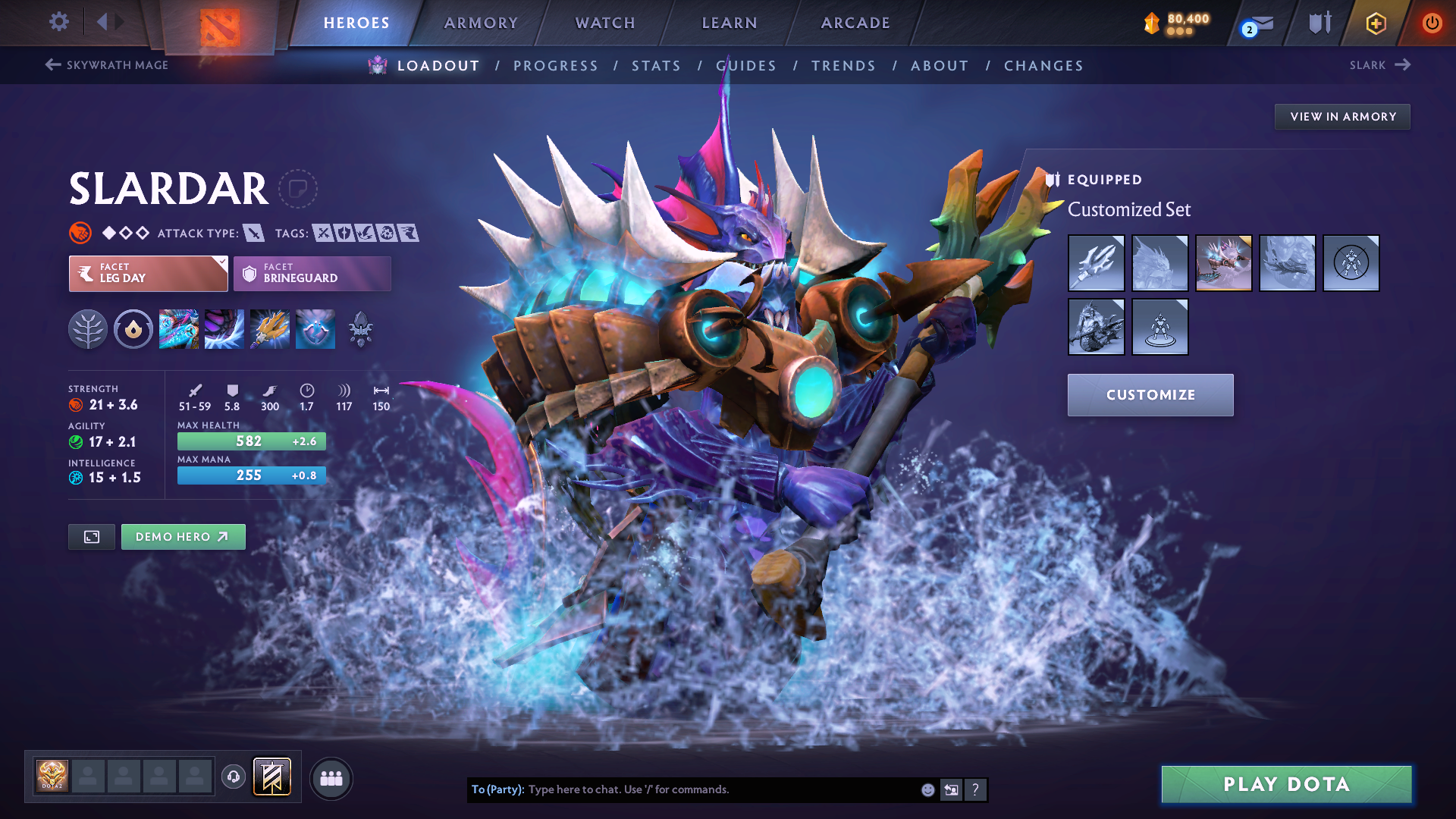The width and height of the screenshot is (1456, 819).
Task: View the hero Stats section
Action: click(656, 66)
